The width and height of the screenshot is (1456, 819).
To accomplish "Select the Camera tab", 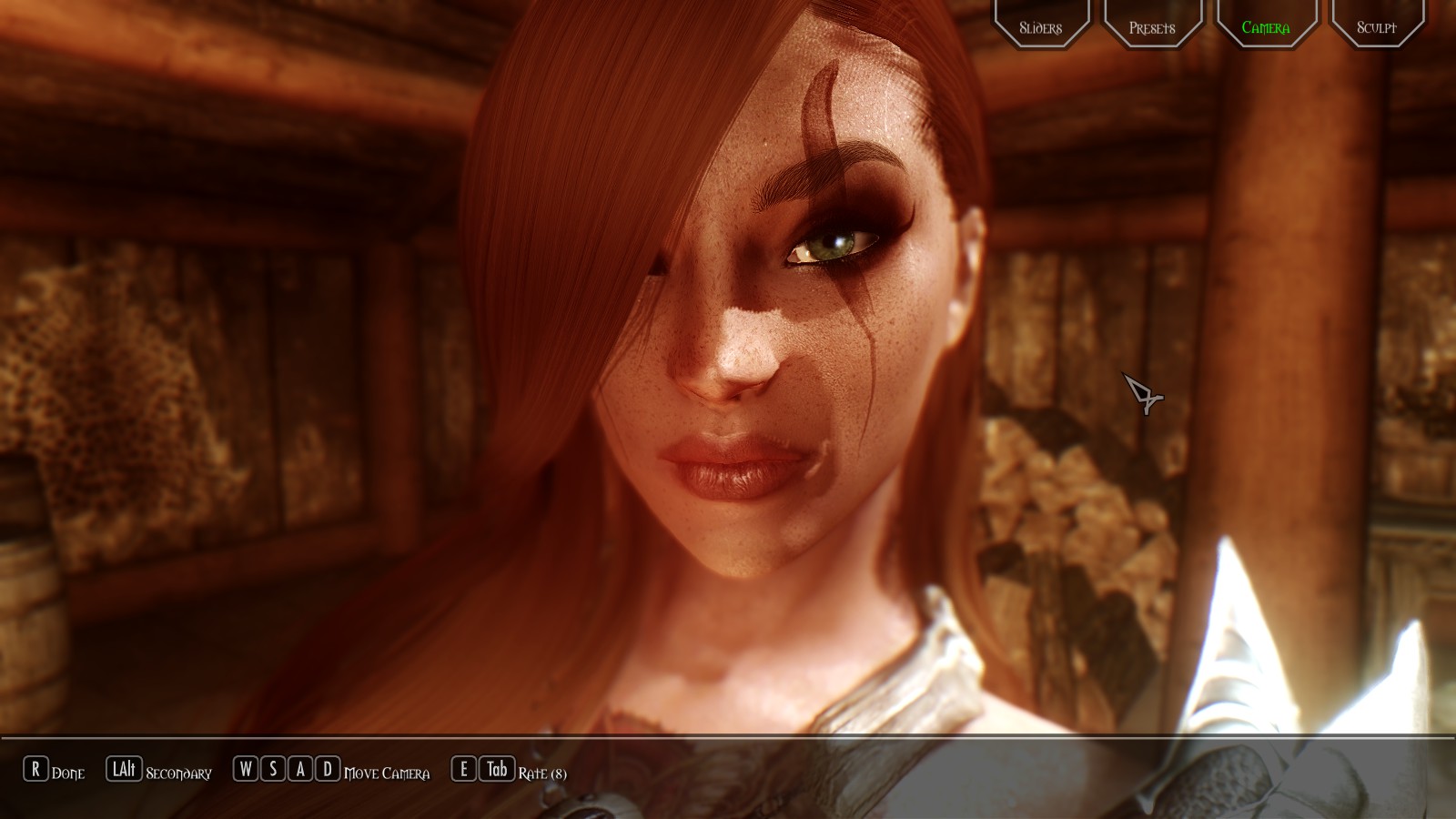I will 1265,27.
